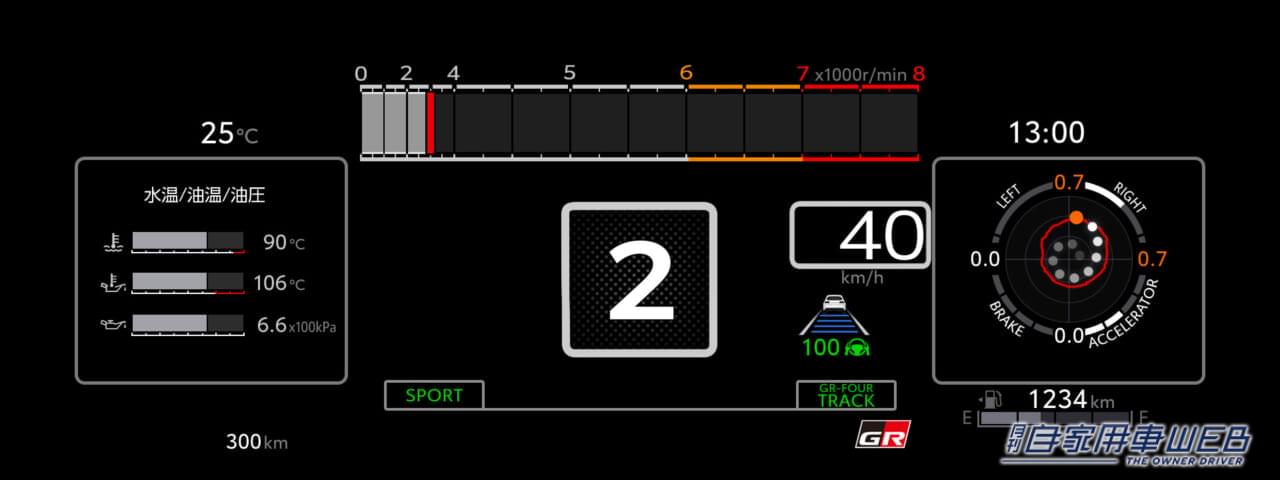Image resolution: width=1280 pixels, height=480 pixels.
Task: Open the 水温/油温/油圧 gauge panel
Action: coord(211,270)
